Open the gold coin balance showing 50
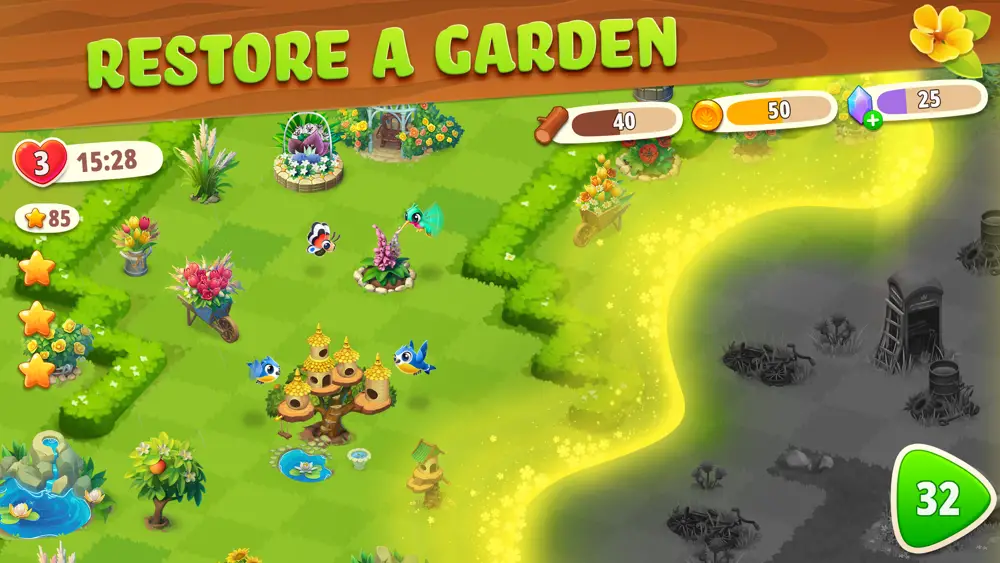1000x563 pixels. [x=764, y=112]
